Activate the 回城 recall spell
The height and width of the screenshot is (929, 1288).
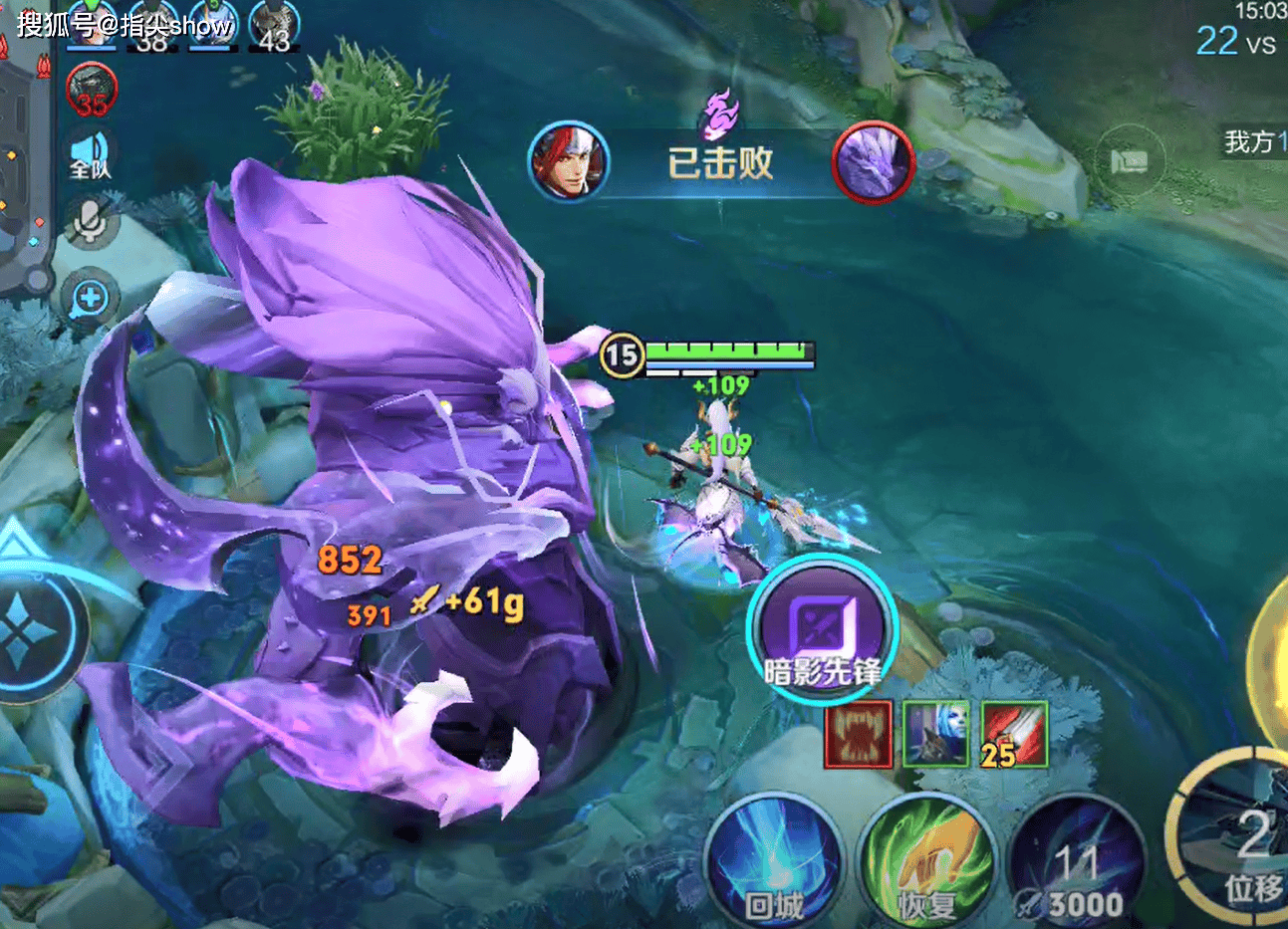point(774,862)
